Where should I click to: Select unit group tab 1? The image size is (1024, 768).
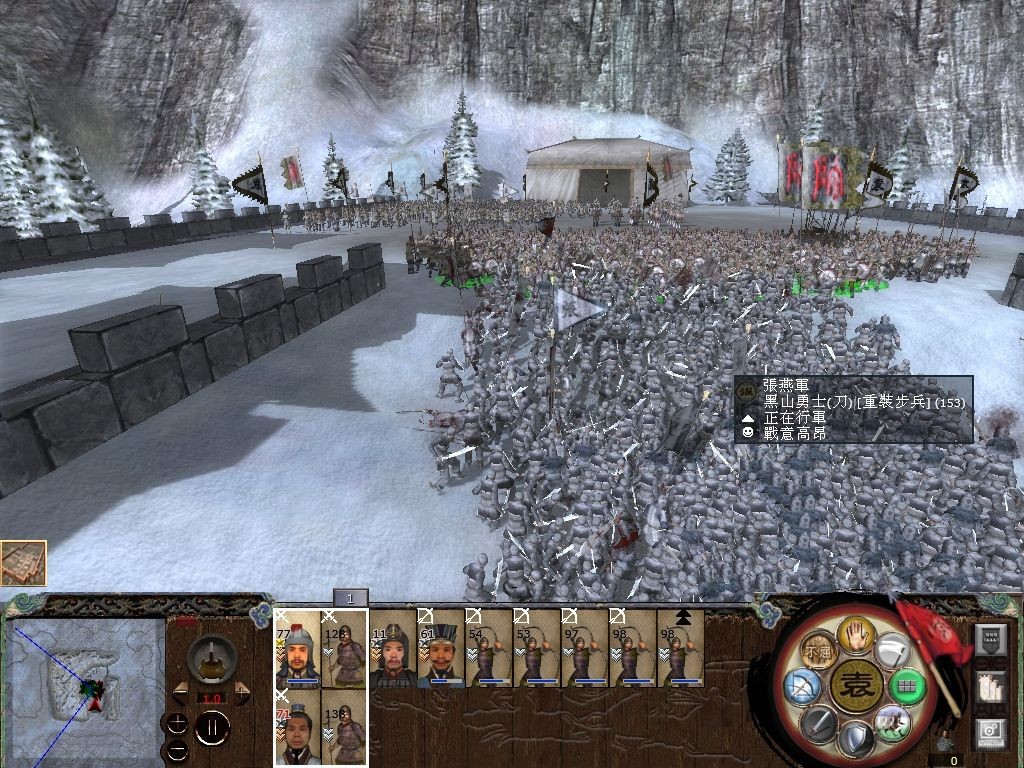click(x=351, y=598)
